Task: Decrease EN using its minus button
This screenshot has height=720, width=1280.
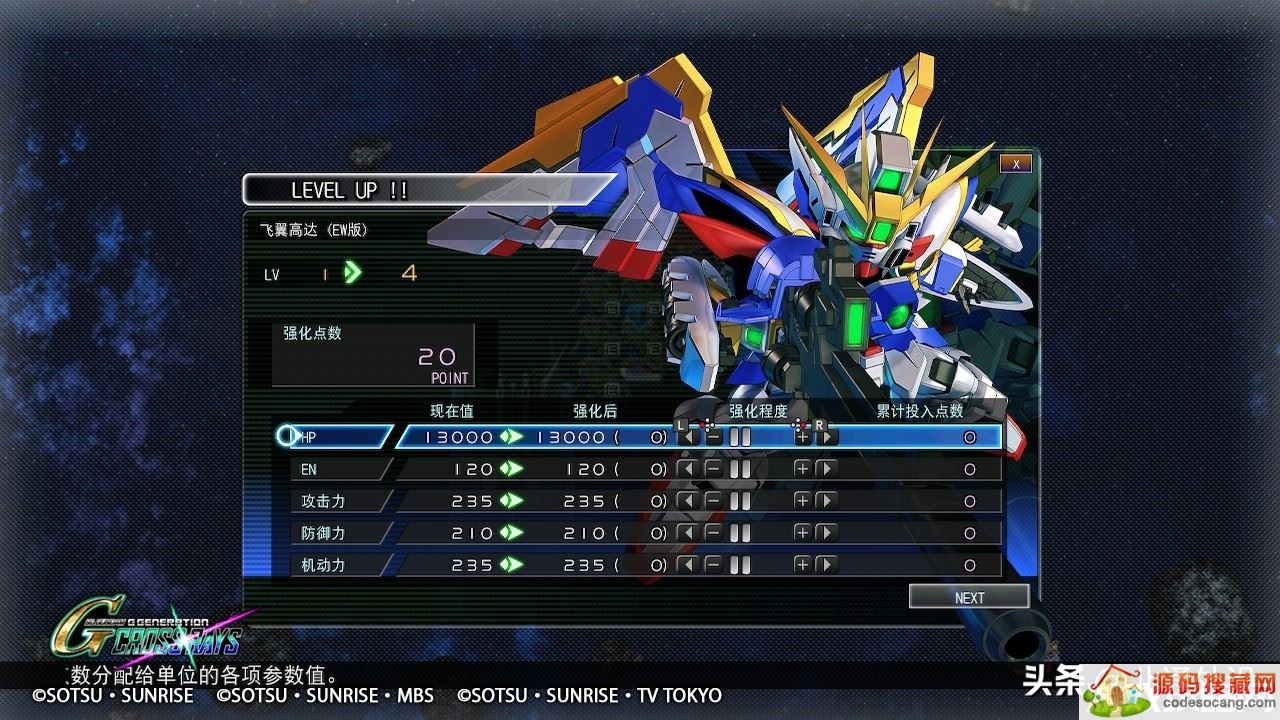Action: tap(713, 469)
